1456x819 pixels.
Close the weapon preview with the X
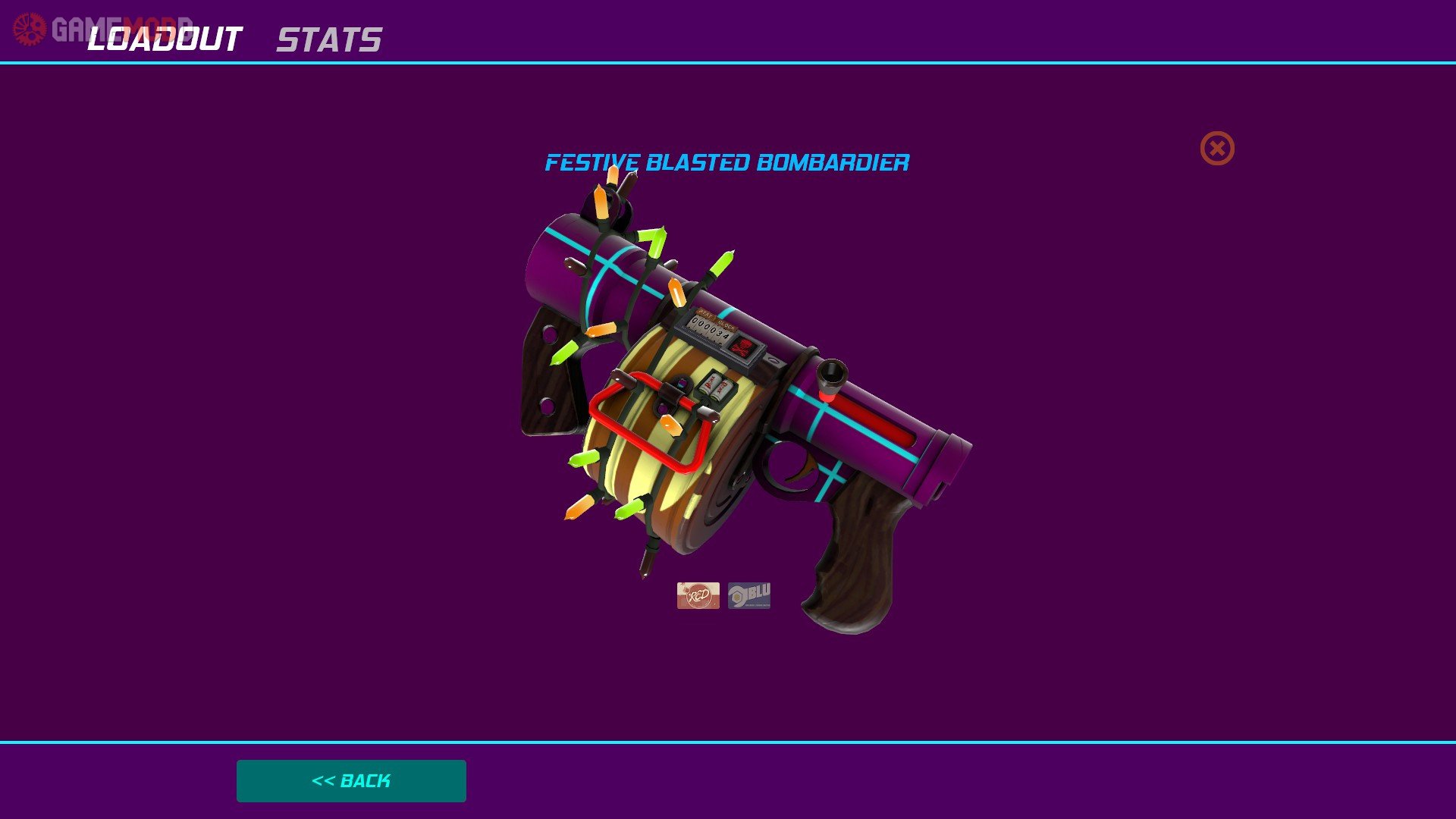[1216, 148]
